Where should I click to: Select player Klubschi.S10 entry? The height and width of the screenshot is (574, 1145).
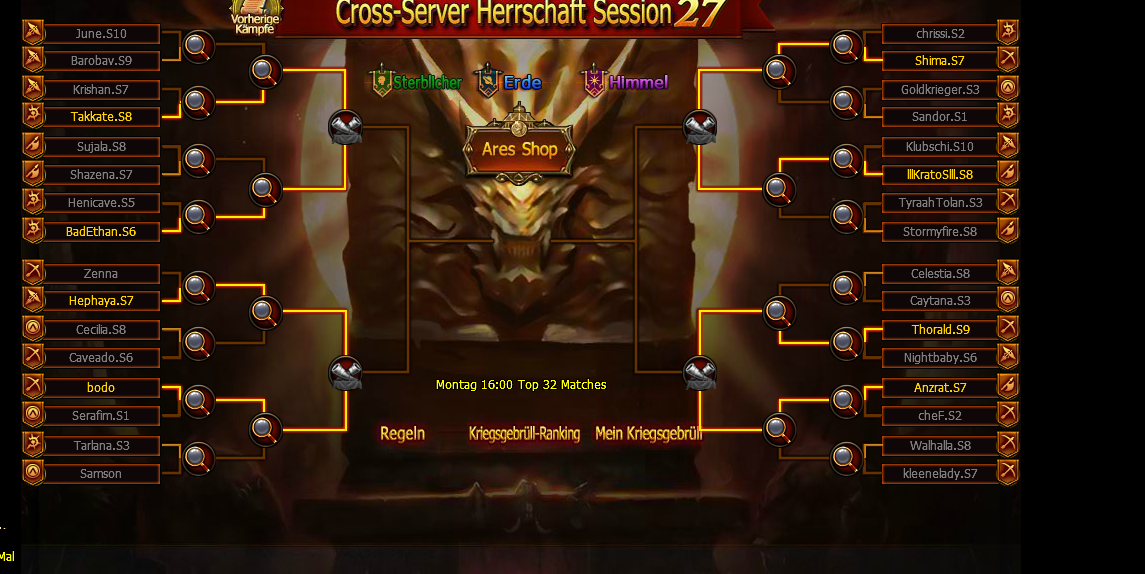(939, 147)
